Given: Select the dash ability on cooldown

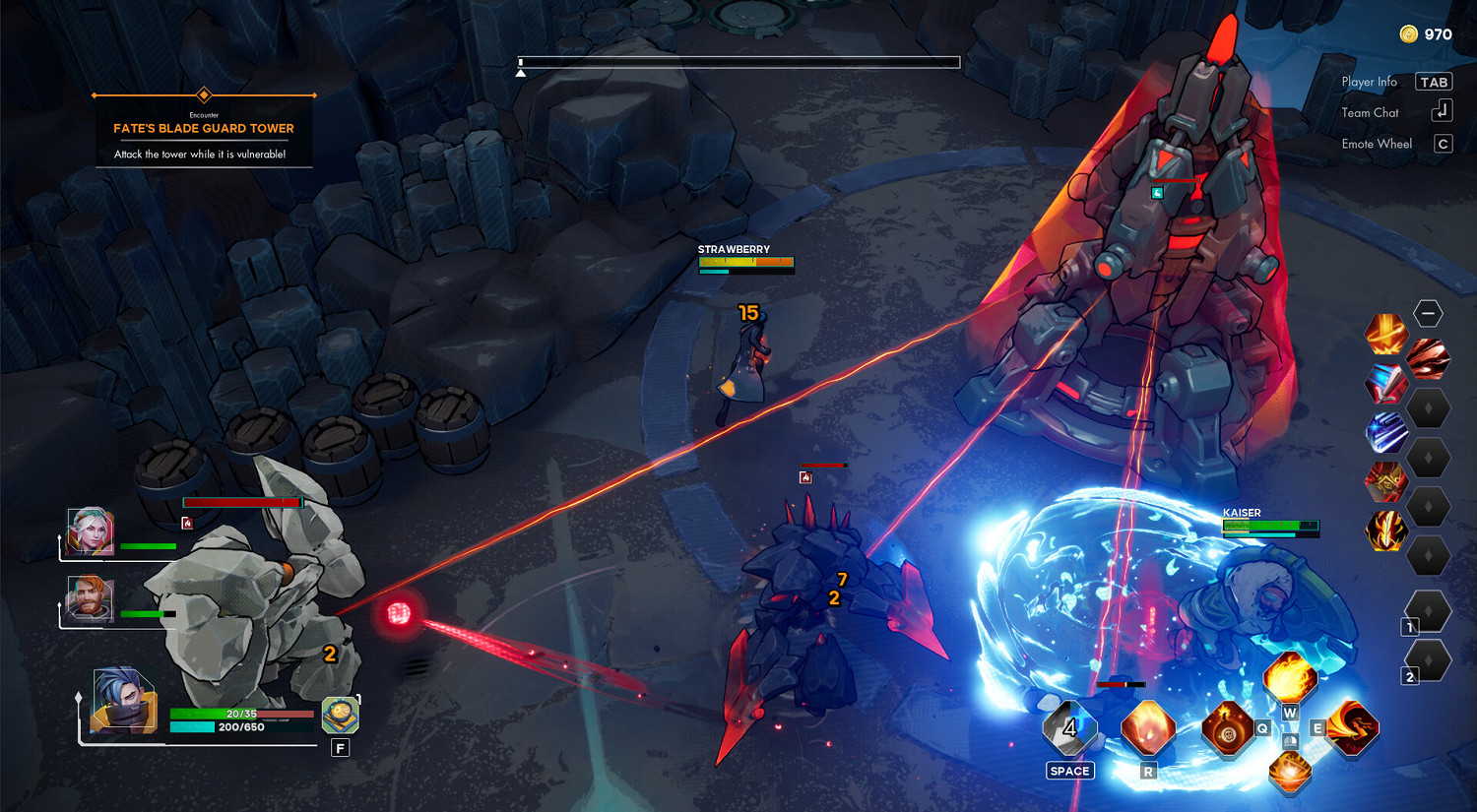Looking at the screenshot, I should click(x=1069, y=729).
